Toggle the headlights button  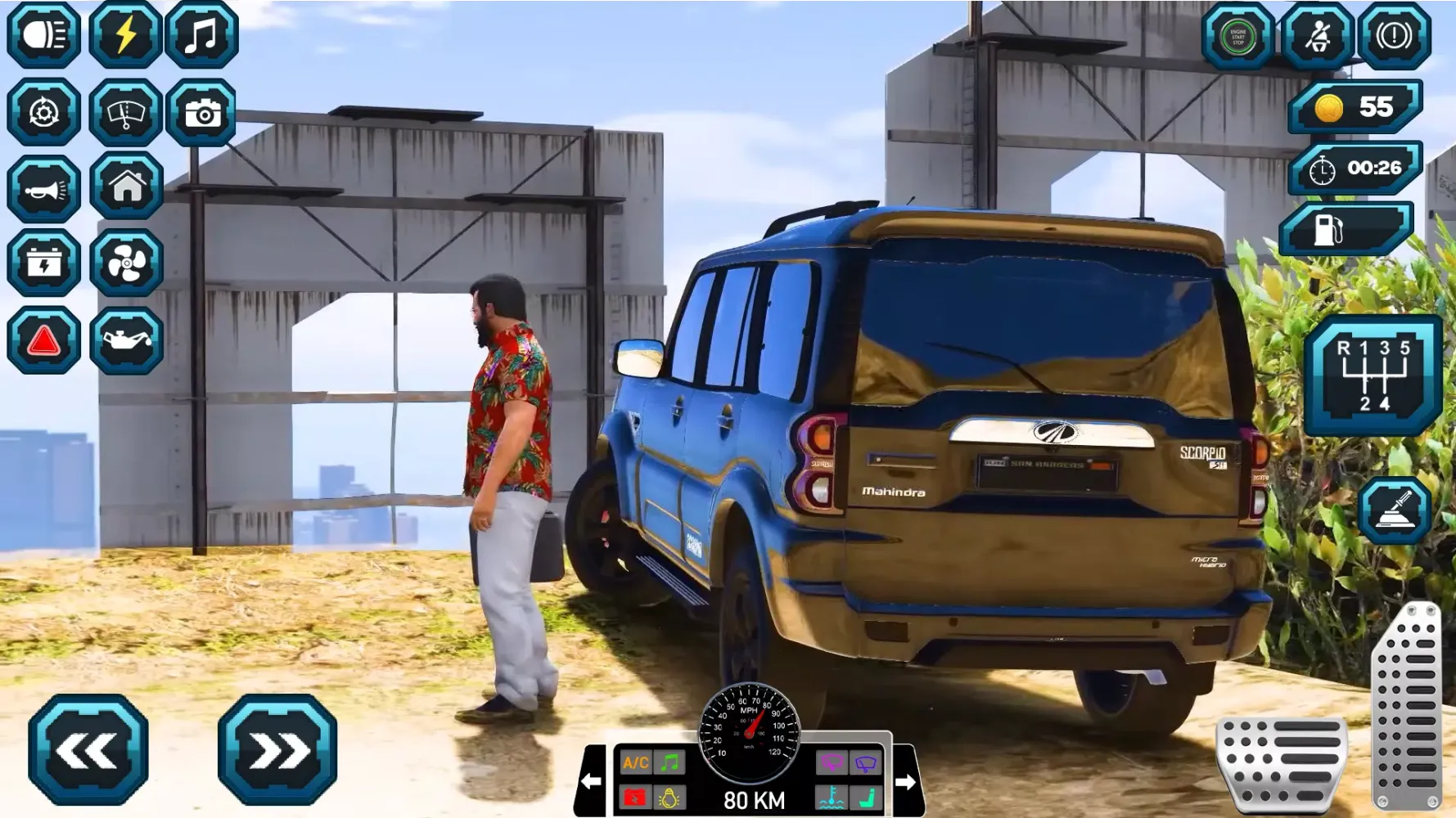click(44, 35)
